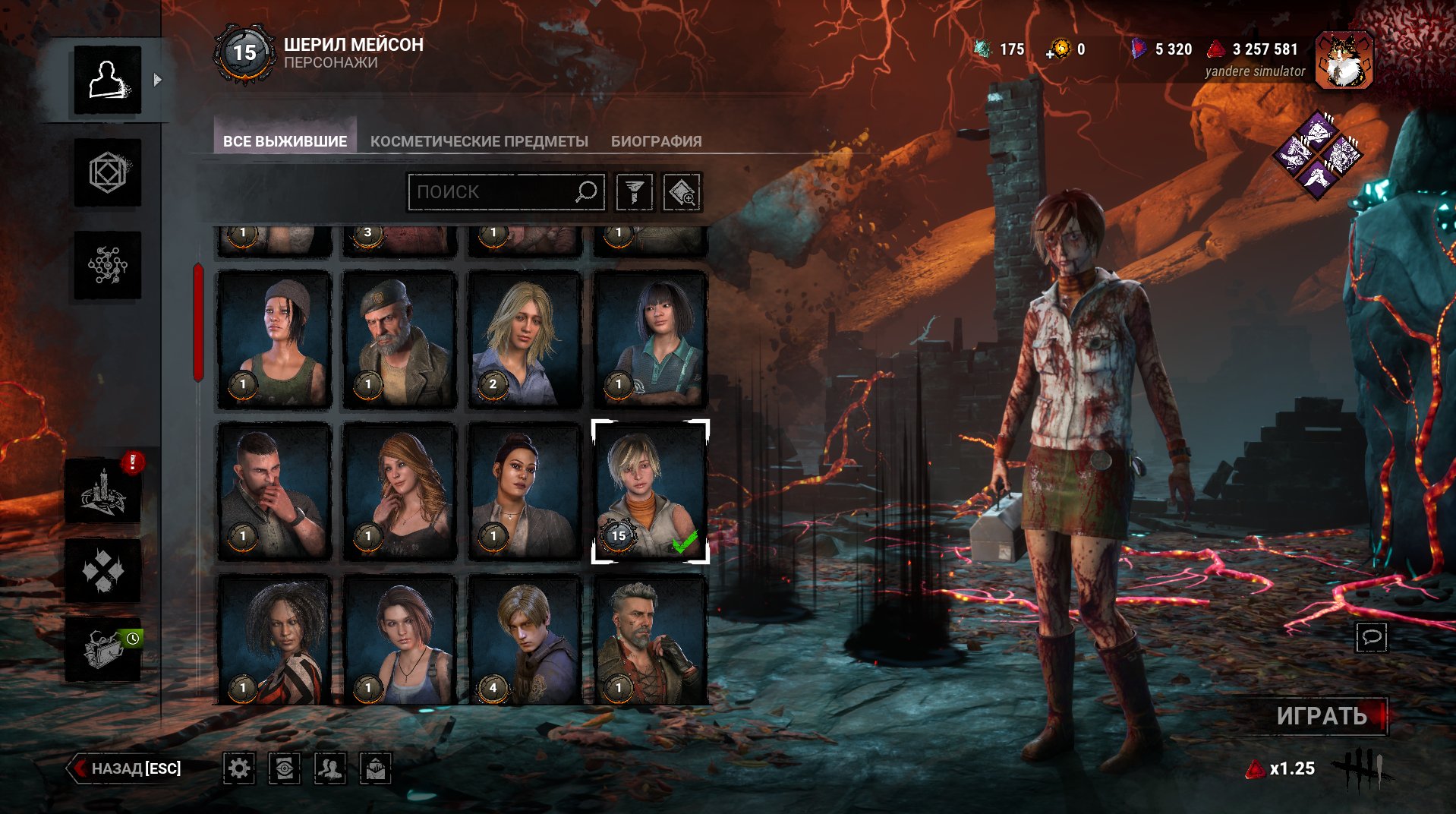Open the bloodweb node-tree menu
The image size is (1456, 814).
coord(107,265)
